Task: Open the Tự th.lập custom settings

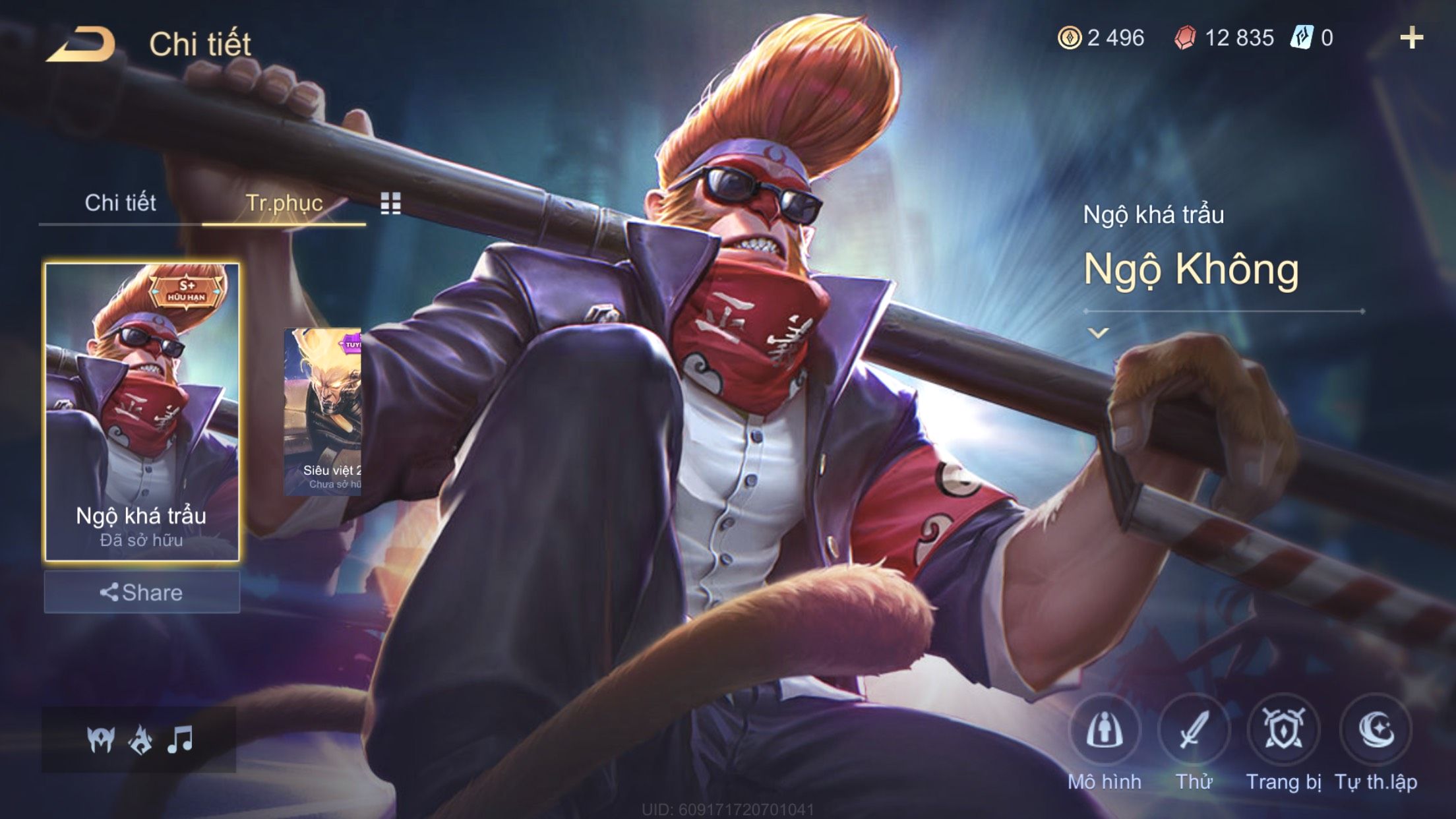Action: 1376,731
